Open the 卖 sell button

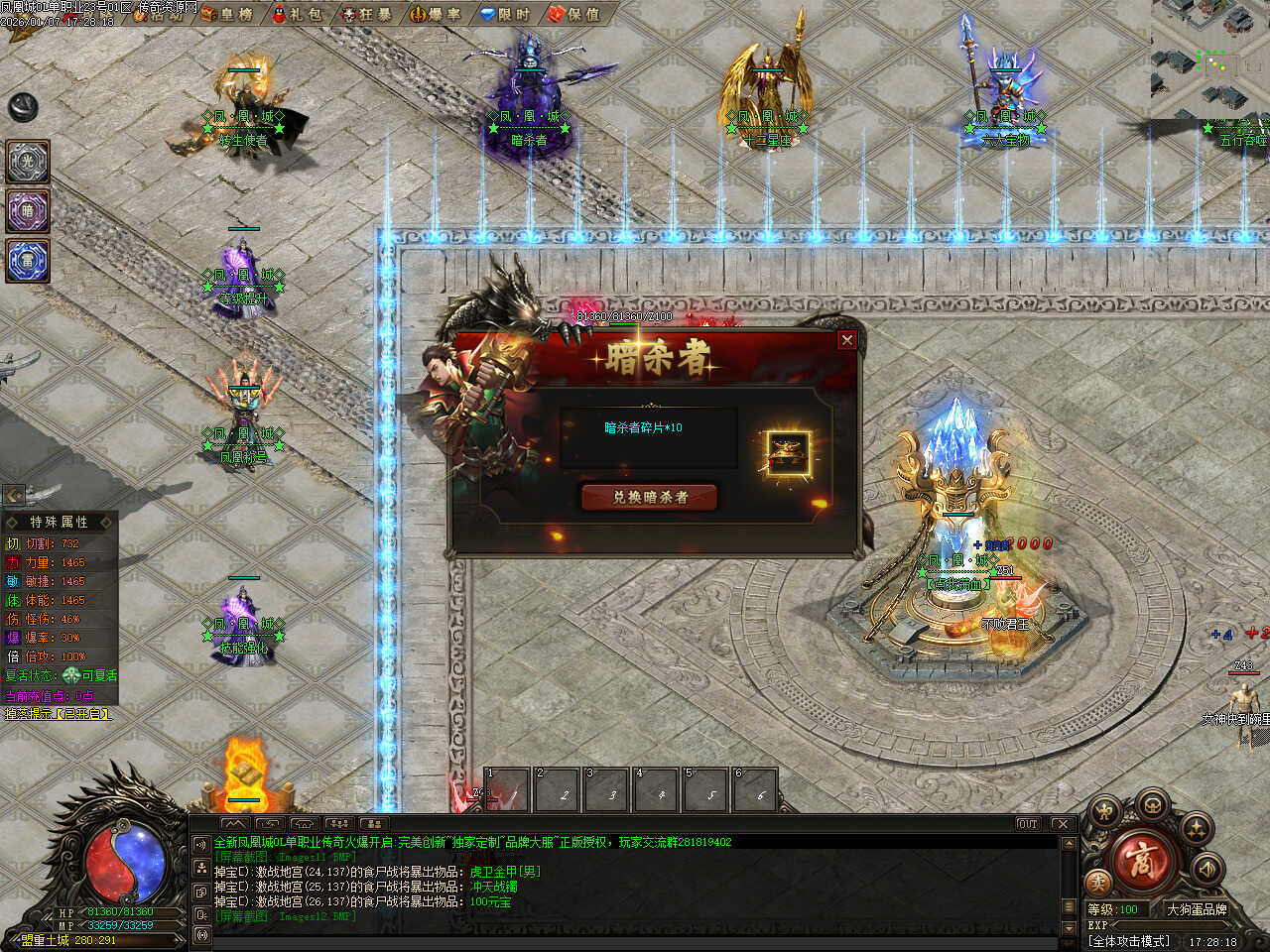point(1097,882)
